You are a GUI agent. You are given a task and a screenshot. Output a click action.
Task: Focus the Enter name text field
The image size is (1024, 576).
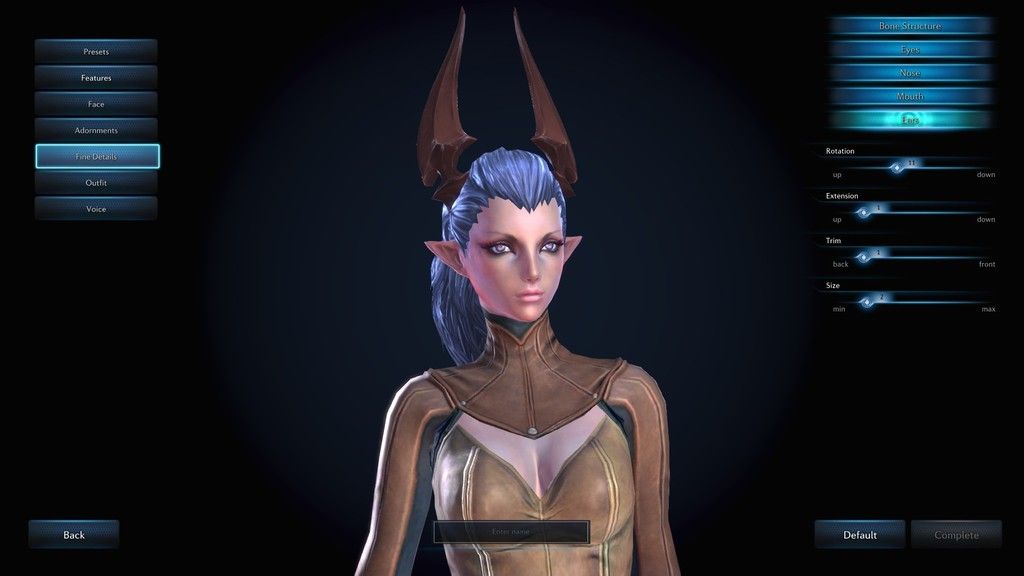point(511,532)
